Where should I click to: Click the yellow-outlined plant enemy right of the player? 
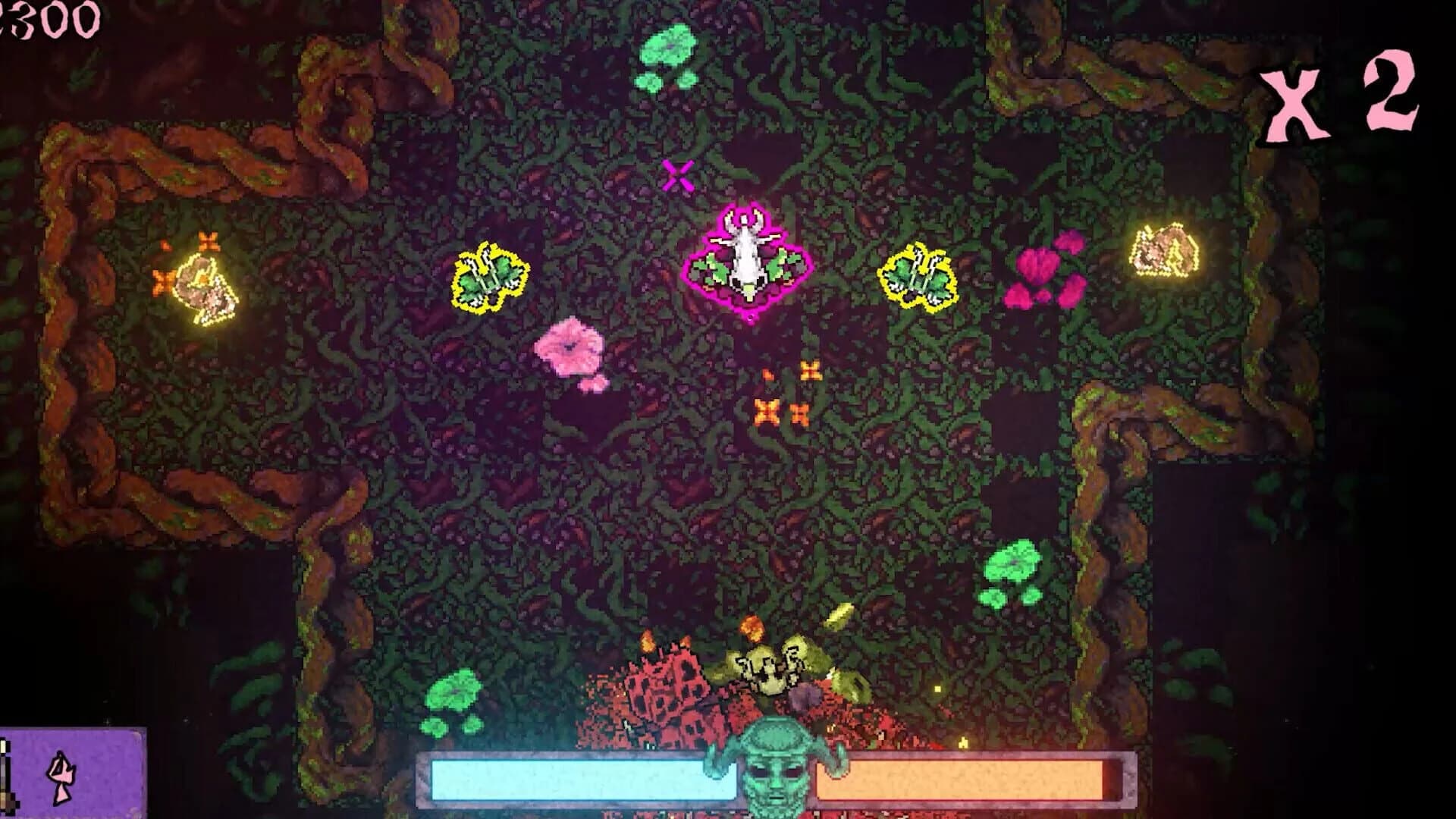[918, 277]
